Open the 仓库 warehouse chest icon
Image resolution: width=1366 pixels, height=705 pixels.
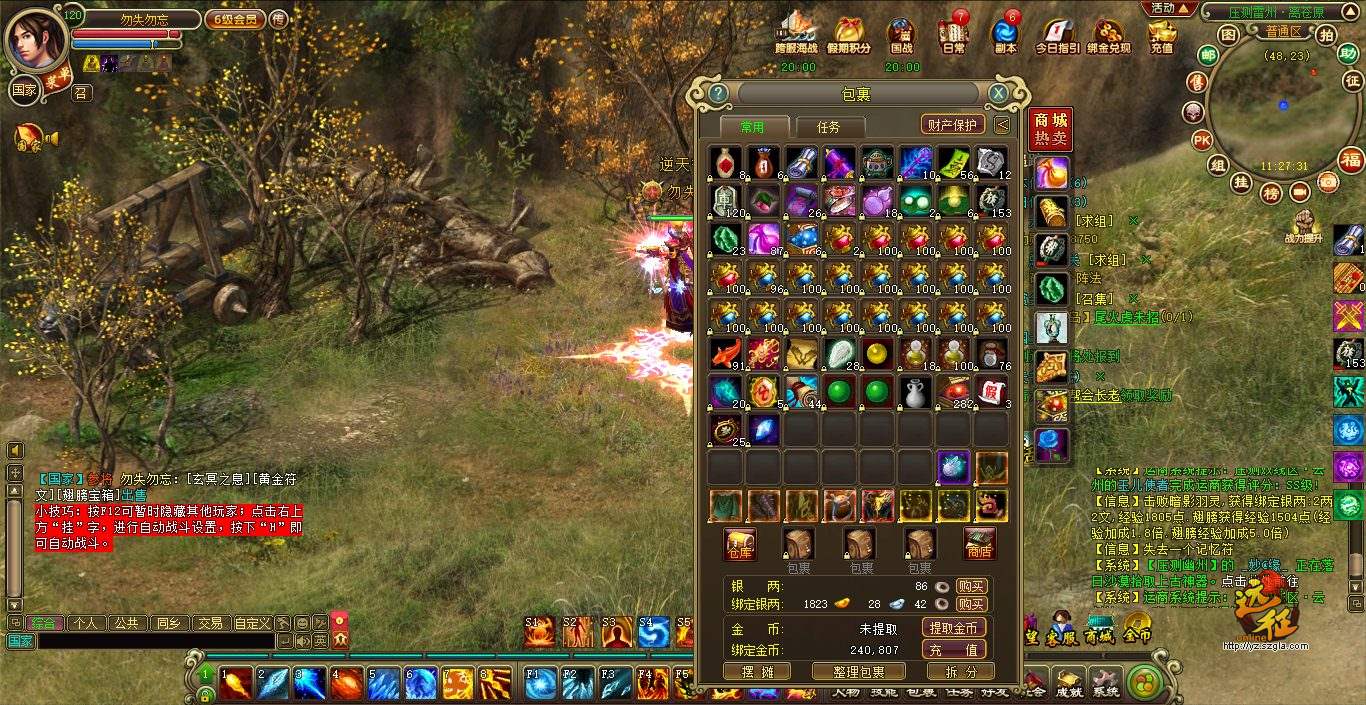pyautogui.click(x=740, y=544)
